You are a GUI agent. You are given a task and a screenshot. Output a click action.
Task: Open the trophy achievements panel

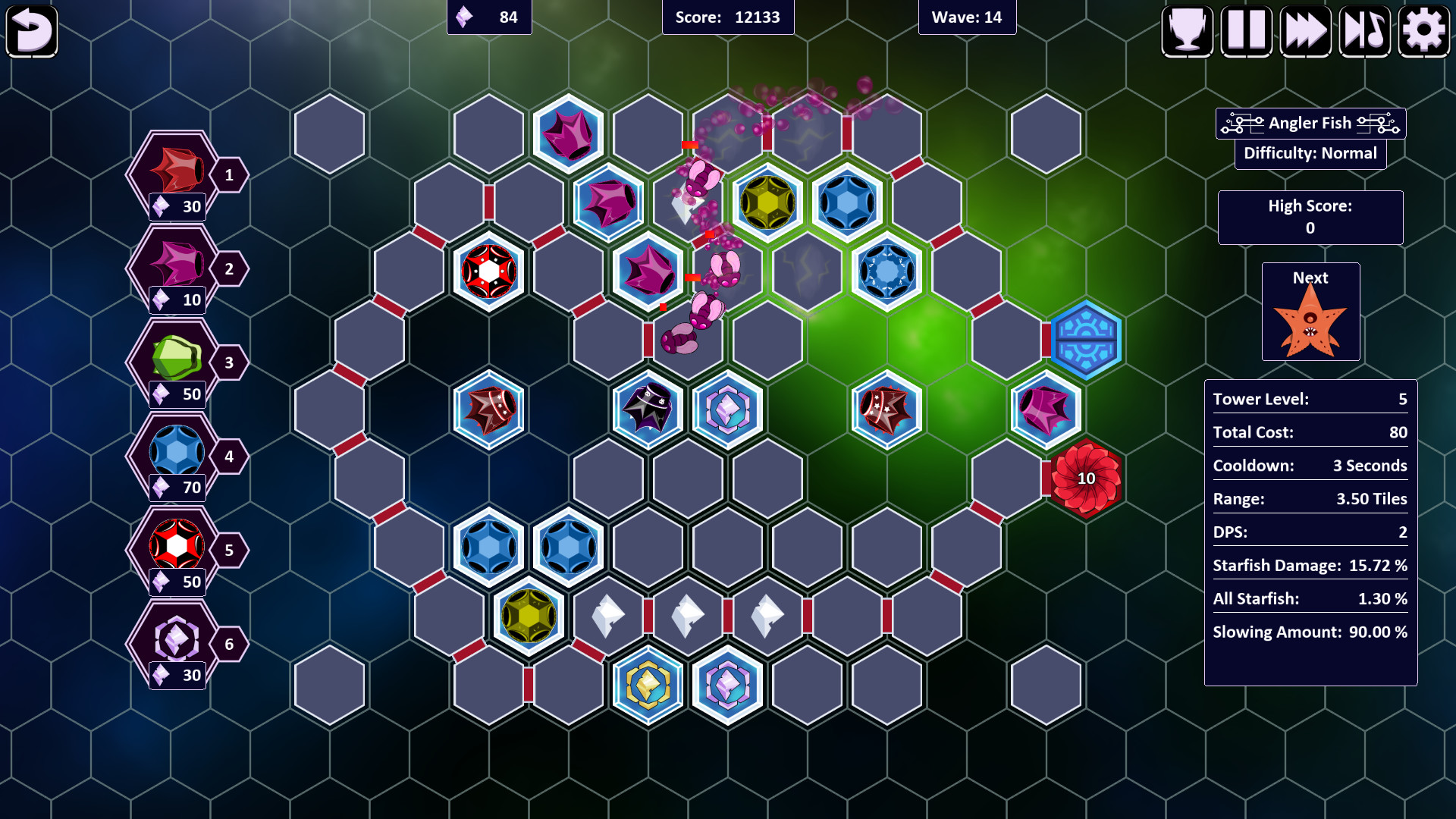pos(1186,30)
